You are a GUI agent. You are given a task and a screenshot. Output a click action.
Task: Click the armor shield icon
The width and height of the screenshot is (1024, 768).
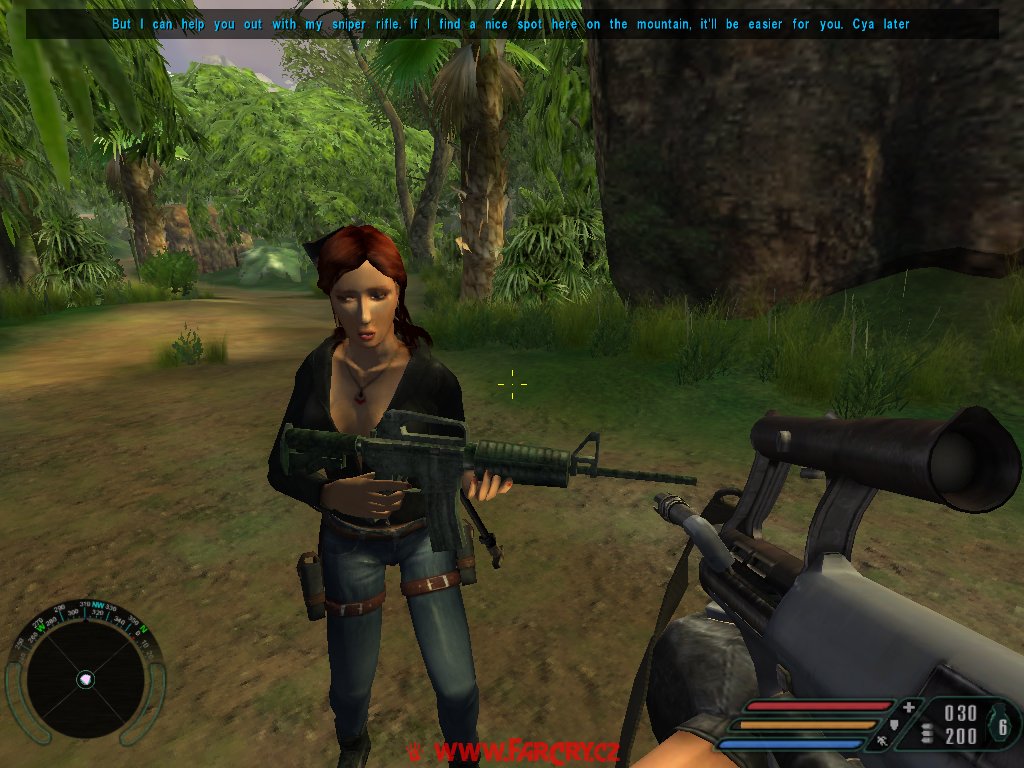click(x=896, y=724)
